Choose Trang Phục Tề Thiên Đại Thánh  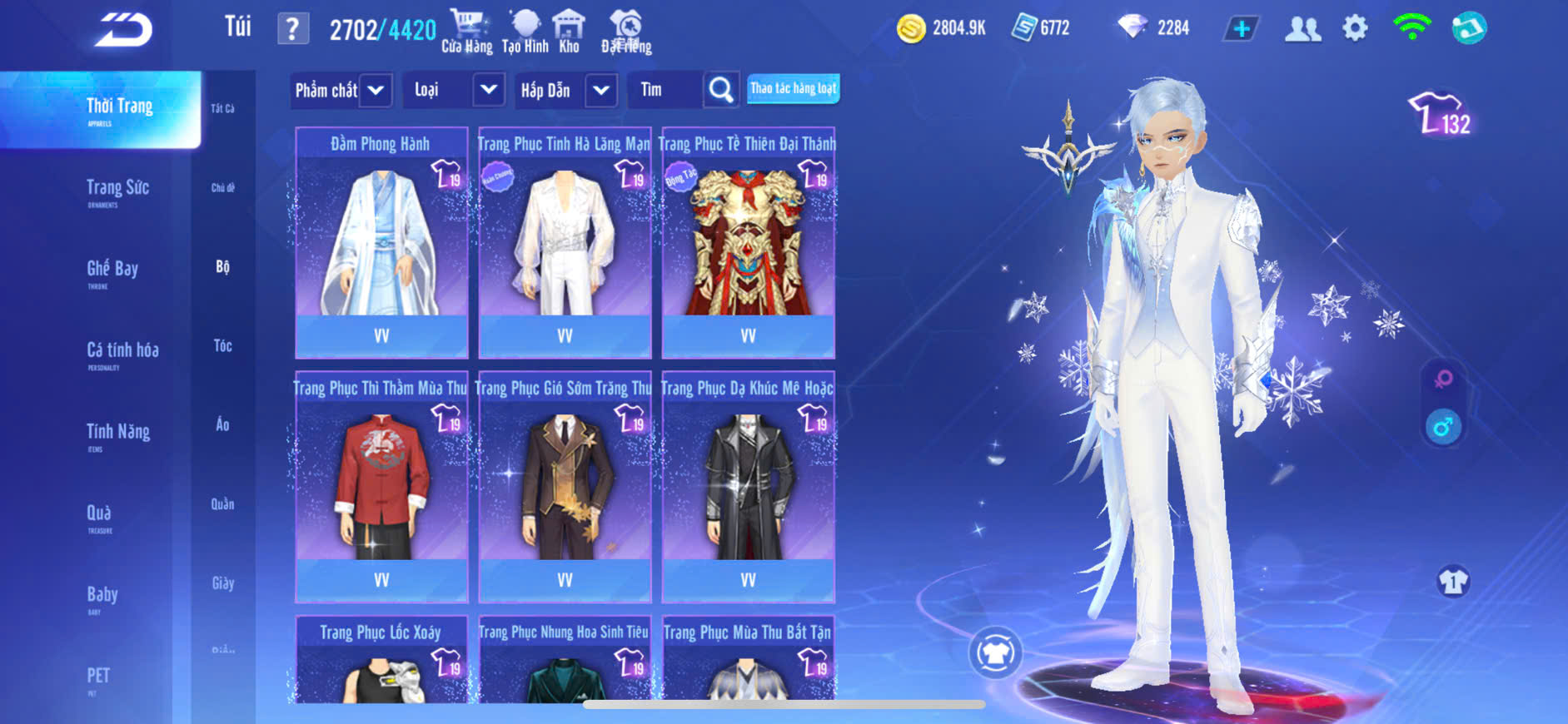tap(748, 242)
